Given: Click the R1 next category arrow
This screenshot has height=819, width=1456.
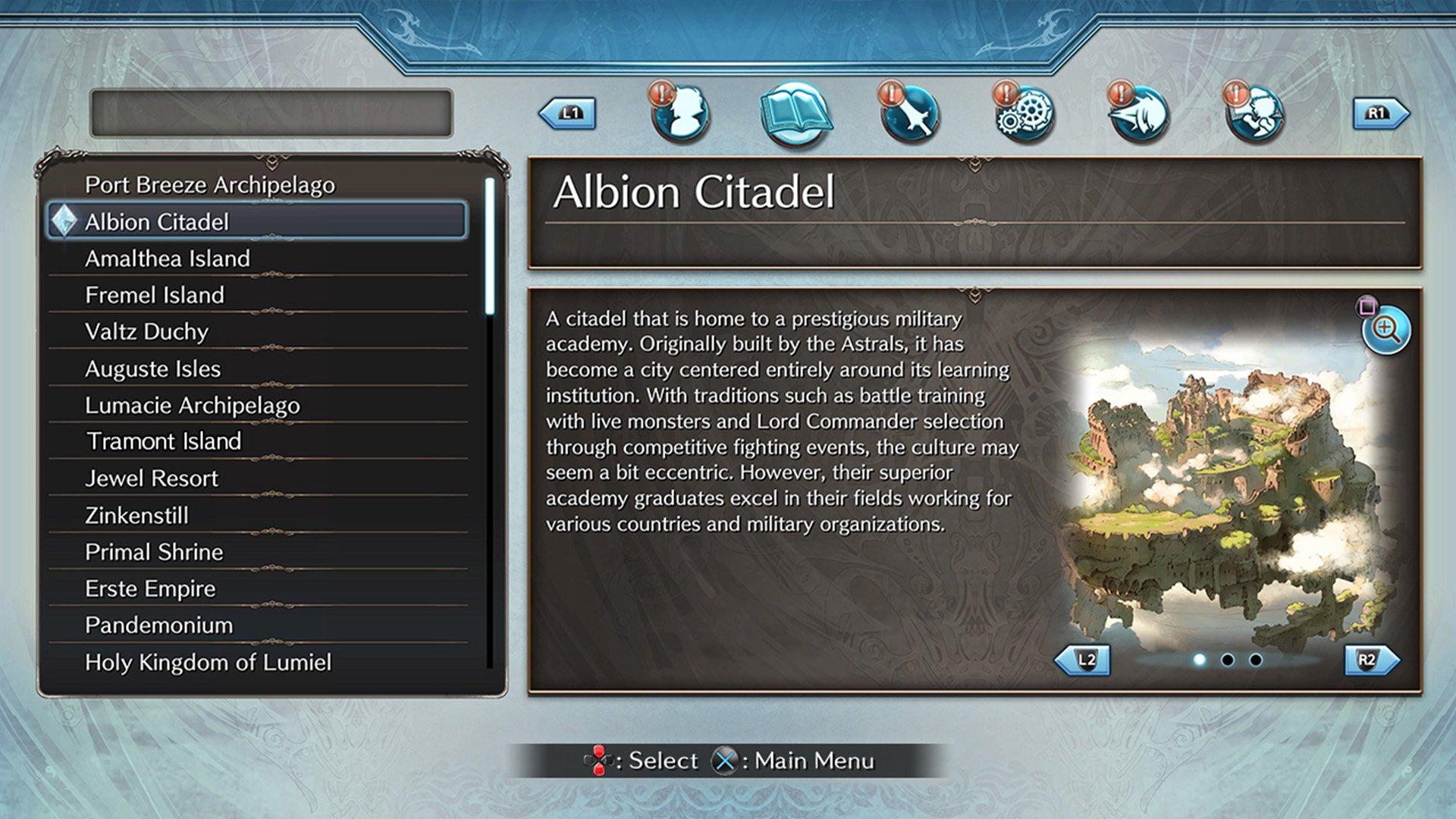Looking at the screenshot, I should 1382,111.
